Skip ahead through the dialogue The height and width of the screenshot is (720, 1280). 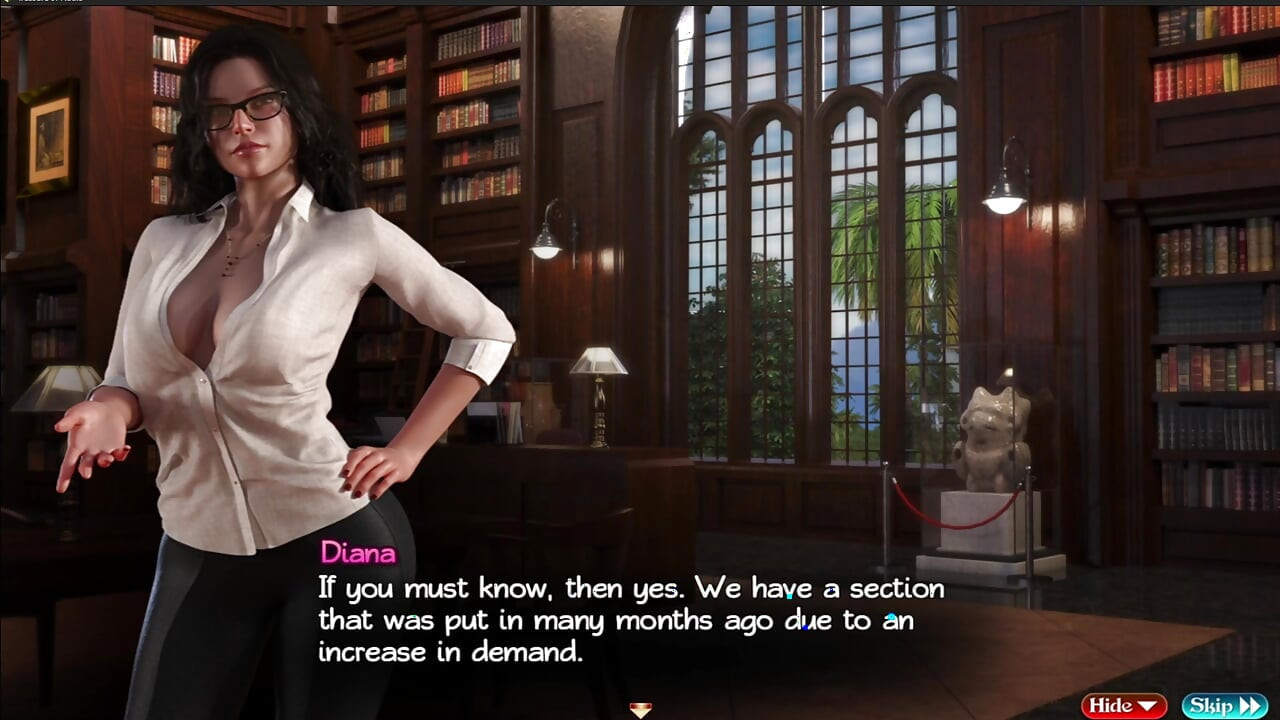click(x=1223, y=706)
